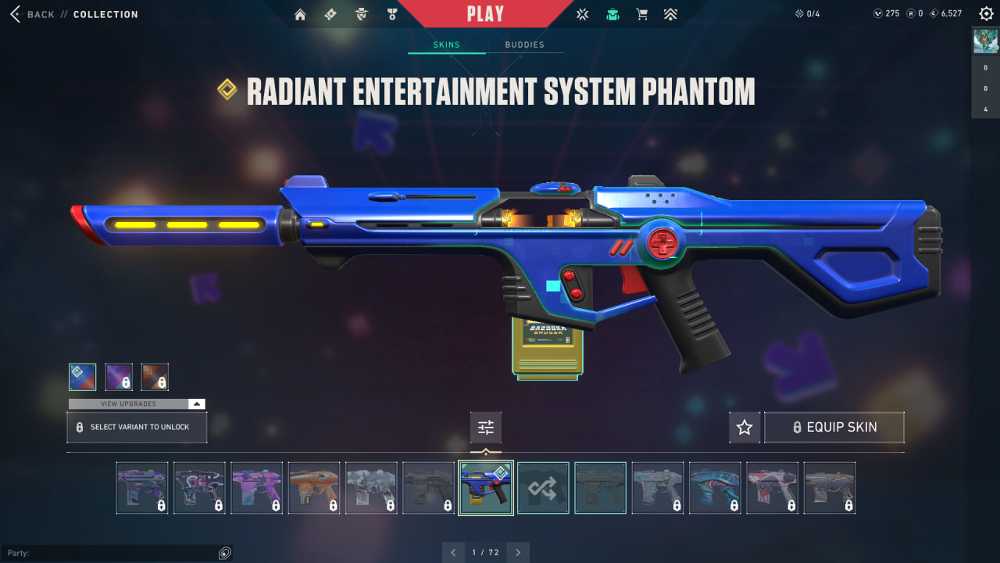Open the player card avatar
The image size is (1000, 563).
tap(985, 41)
